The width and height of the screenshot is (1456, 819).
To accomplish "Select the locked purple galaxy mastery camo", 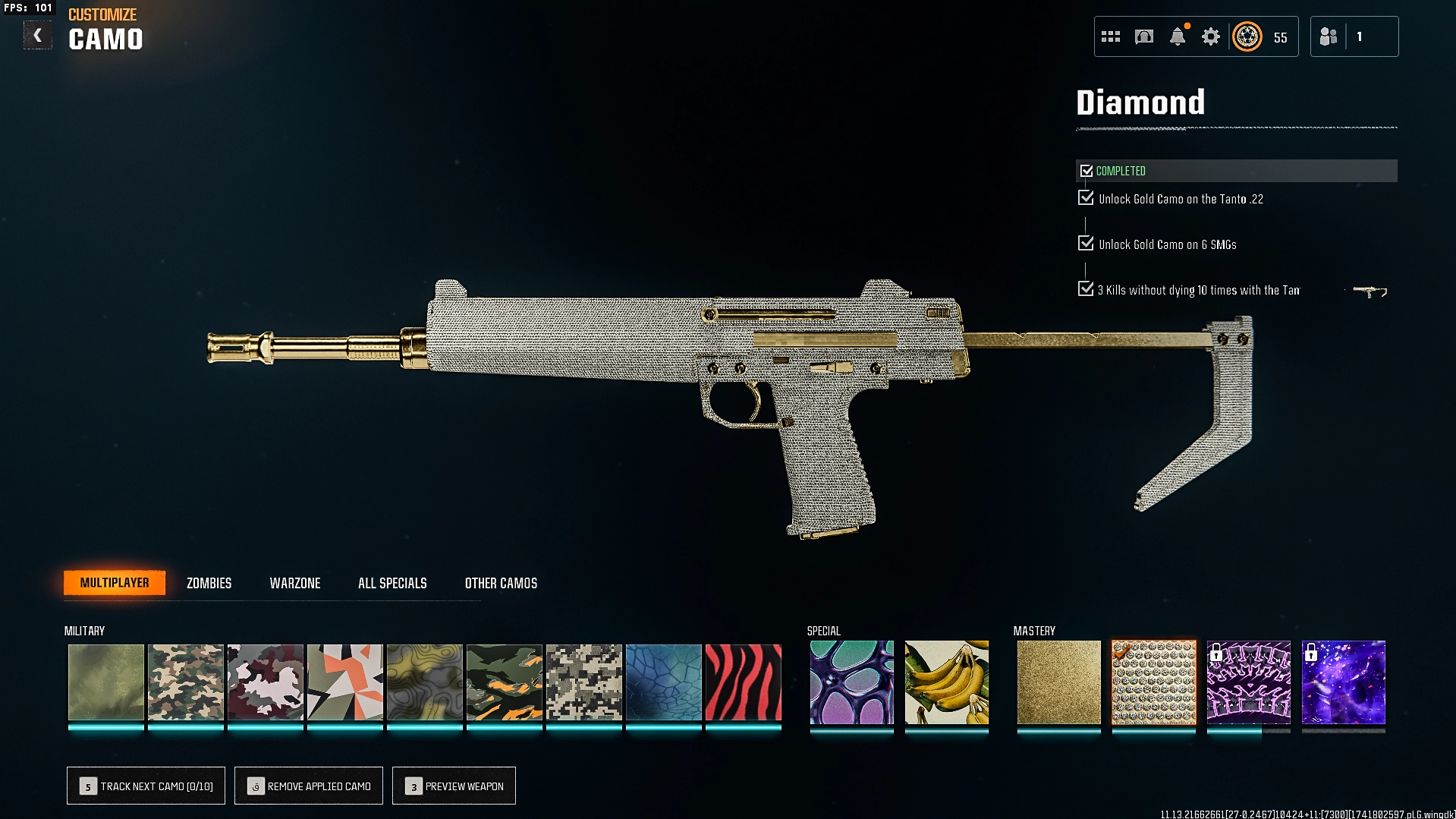I will [1343, 682].
